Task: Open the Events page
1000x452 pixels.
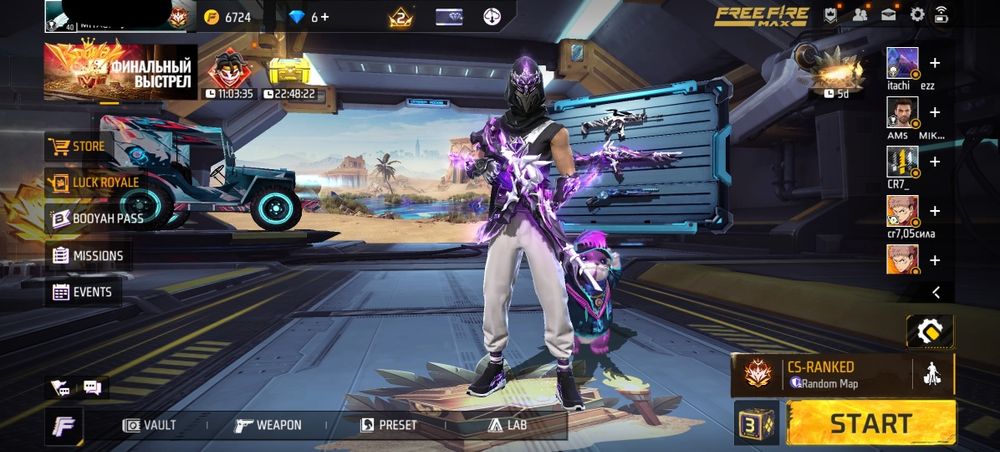Action: (x=83, y=292)
